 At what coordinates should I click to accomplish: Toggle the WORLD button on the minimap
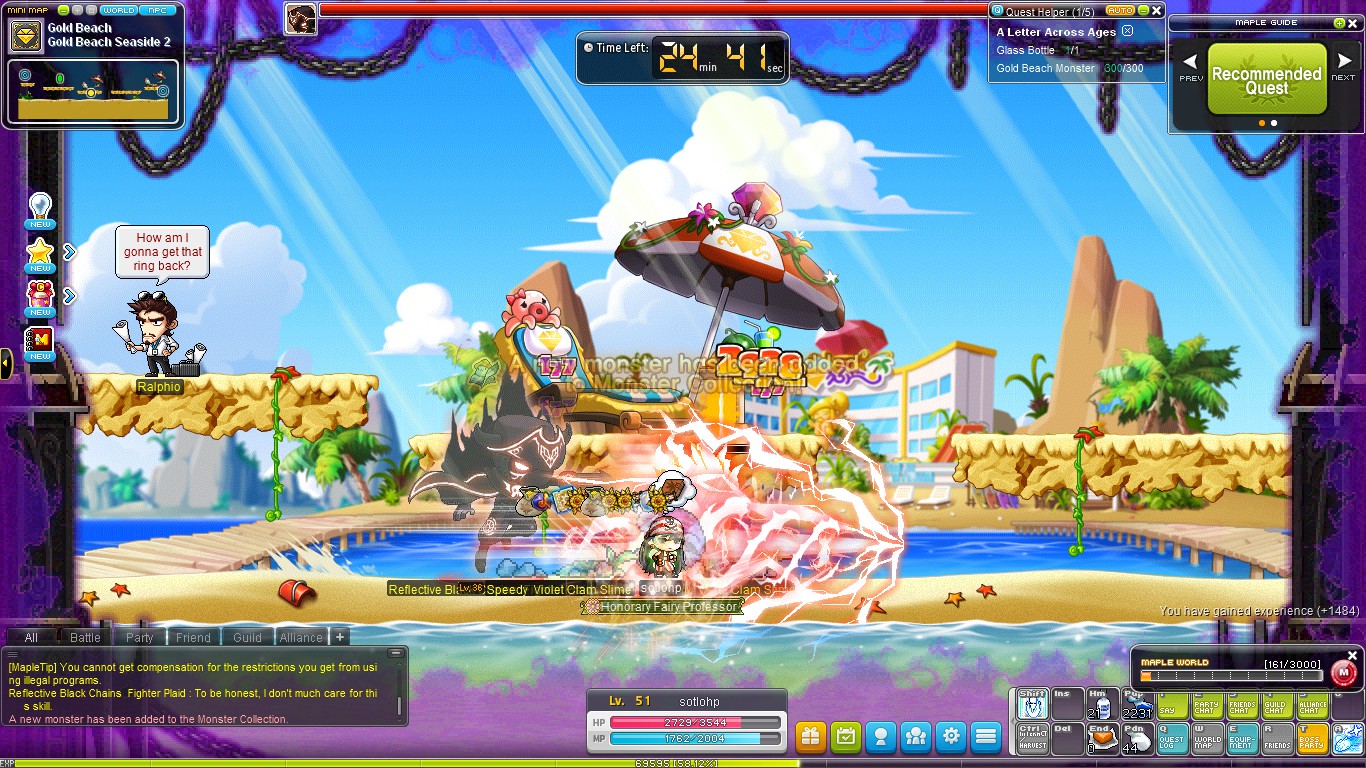click(119, 9)
